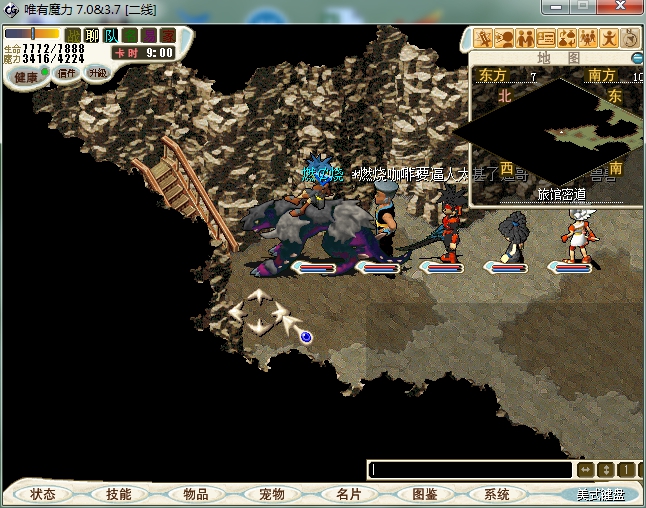Open the 信件 mail button
This screenshot has height=508, width=646.
pos(67,73)
